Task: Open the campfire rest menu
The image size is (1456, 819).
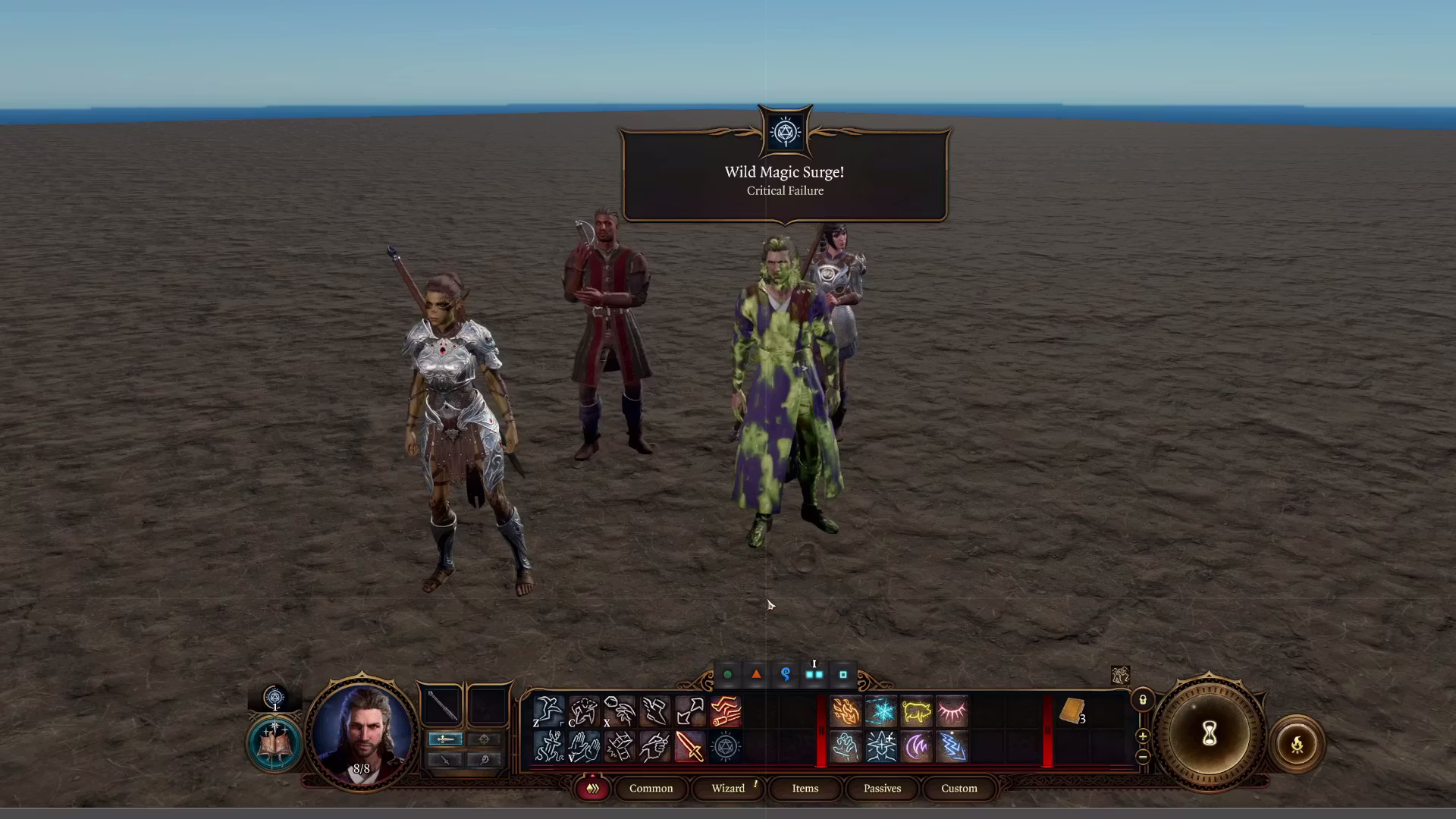Action: coord(1297,744)
